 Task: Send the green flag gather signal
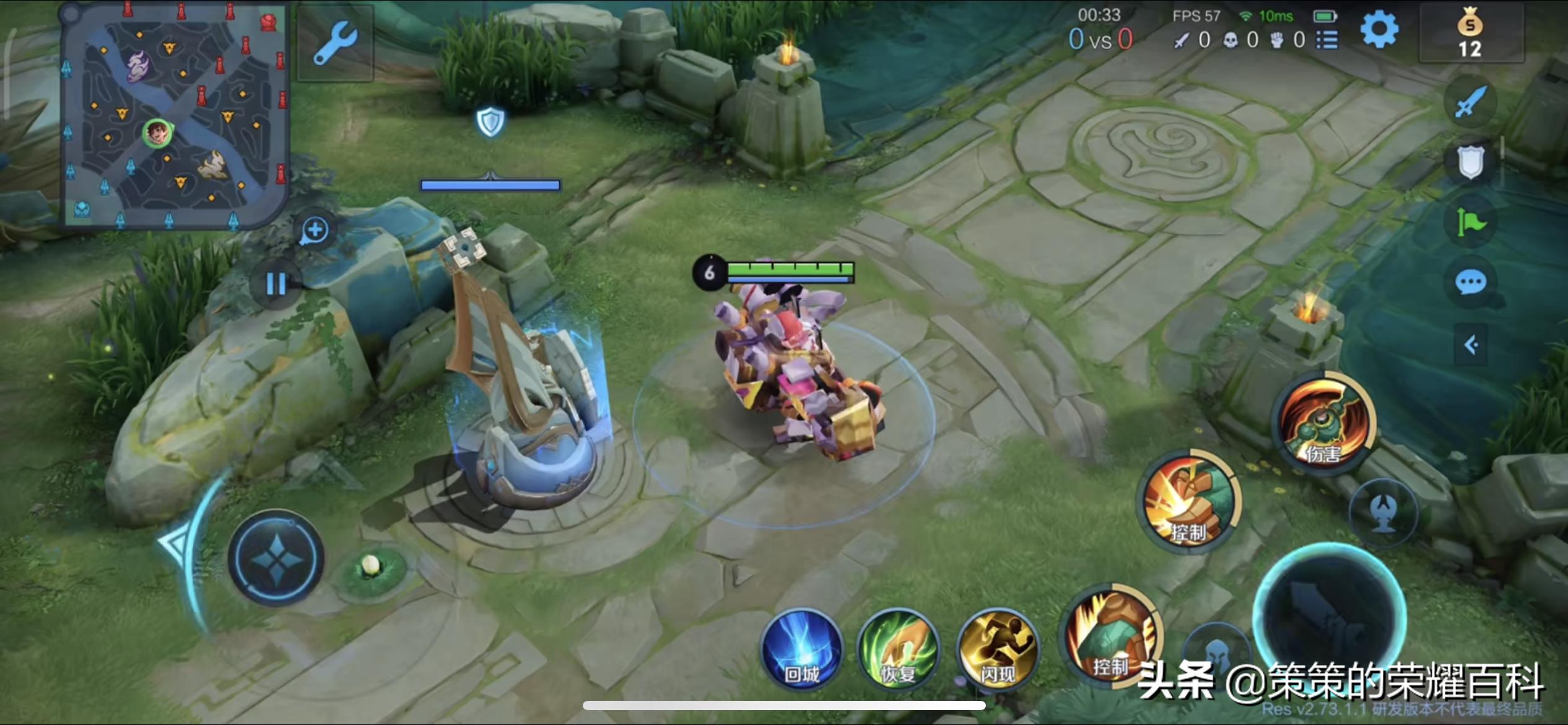(x=1470, y=222)
